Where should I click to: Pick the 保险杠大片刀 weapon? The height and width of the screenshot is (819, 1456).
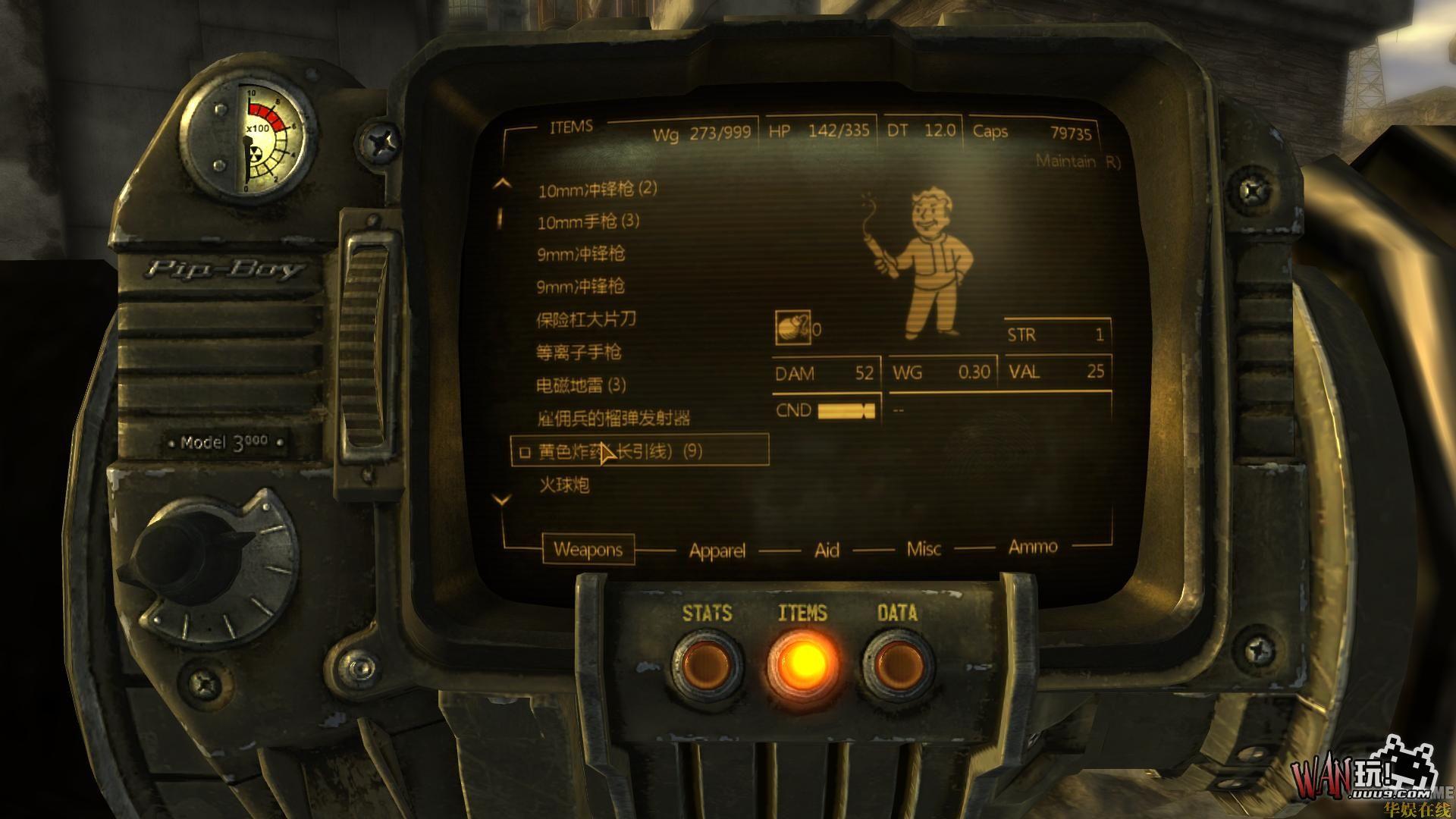point(586,319)
